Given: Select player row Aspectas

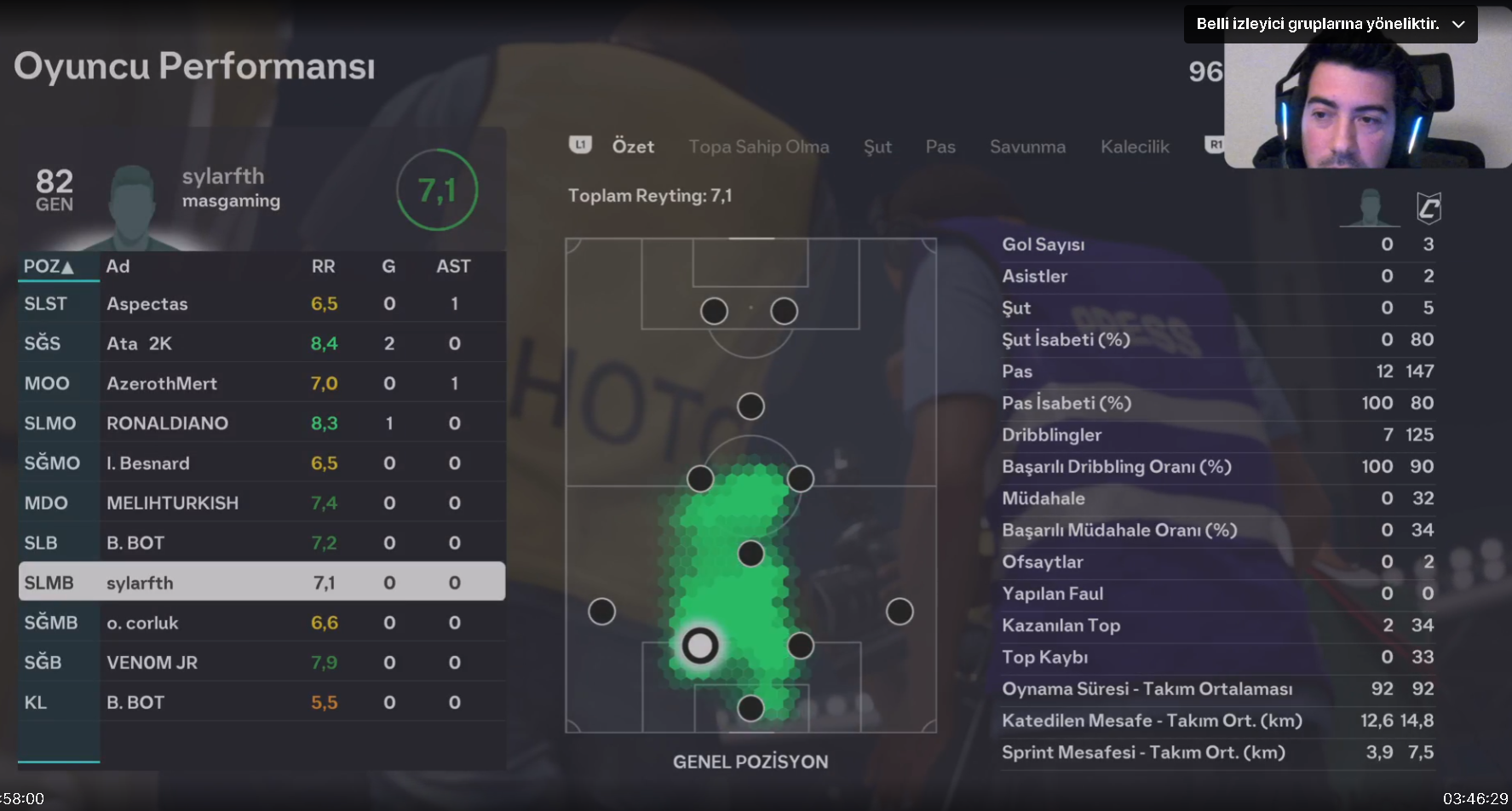Looking at the screenshot, I should [262, 304].
